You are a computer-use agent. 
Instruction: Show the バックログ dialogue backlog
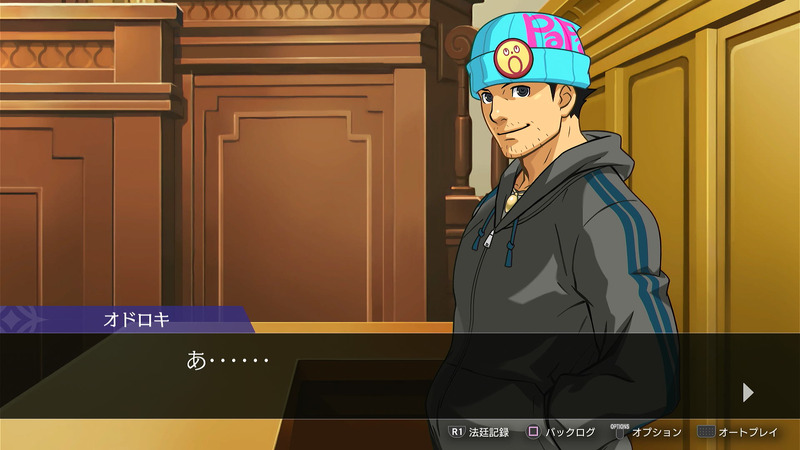[561, 432]
